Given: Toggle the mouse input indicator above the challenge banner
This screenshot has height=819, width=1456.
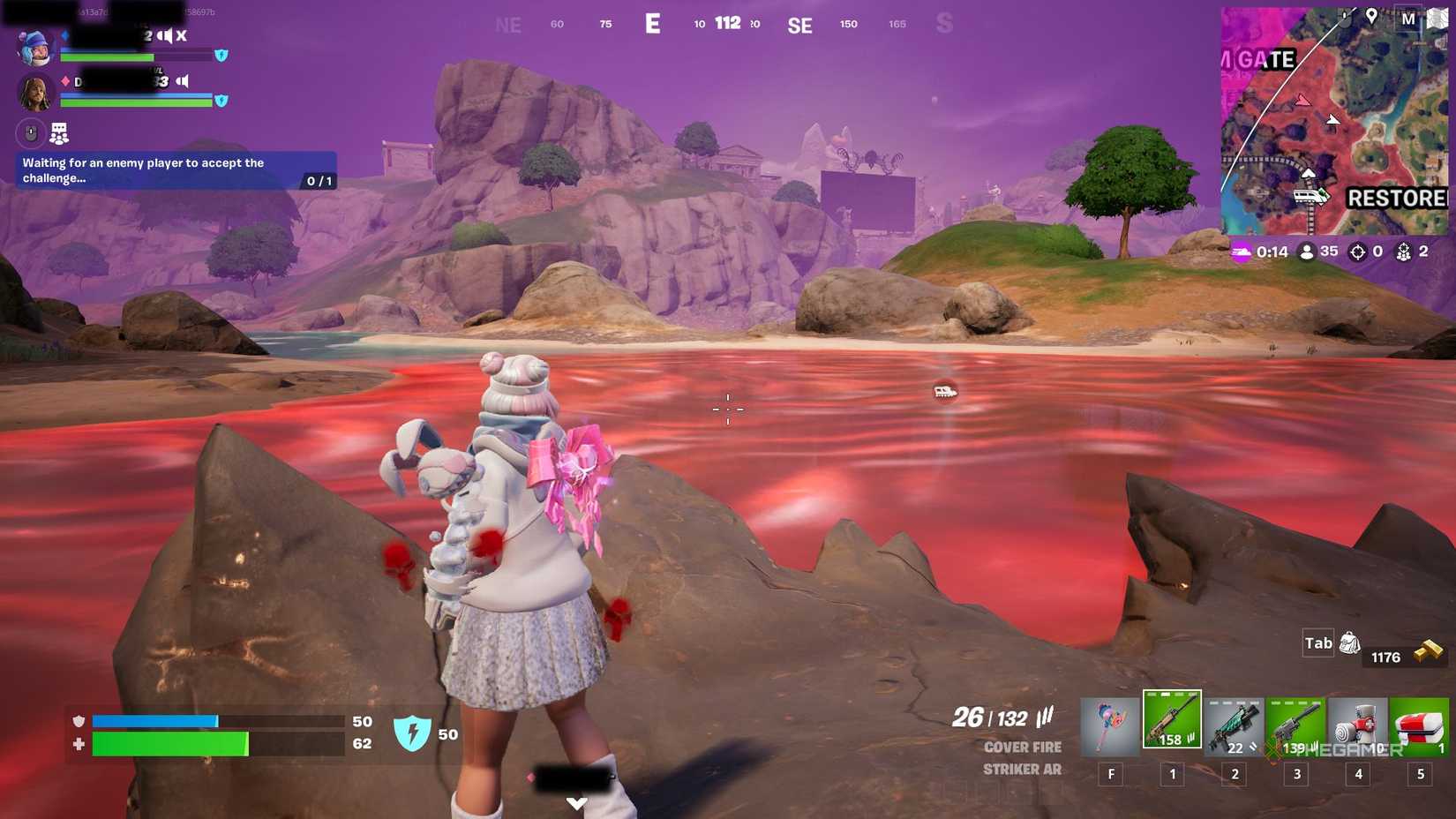Looking at the screenshot, I should [29, 132].
